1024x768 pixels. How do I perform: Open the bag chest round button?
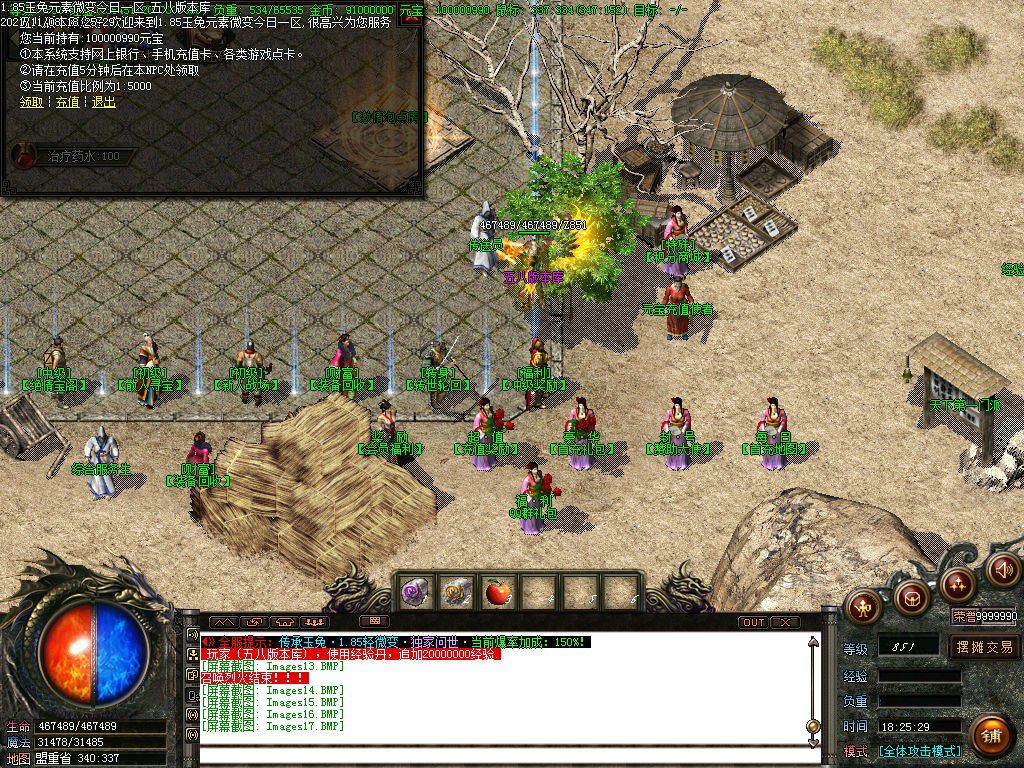coord(911,598)
